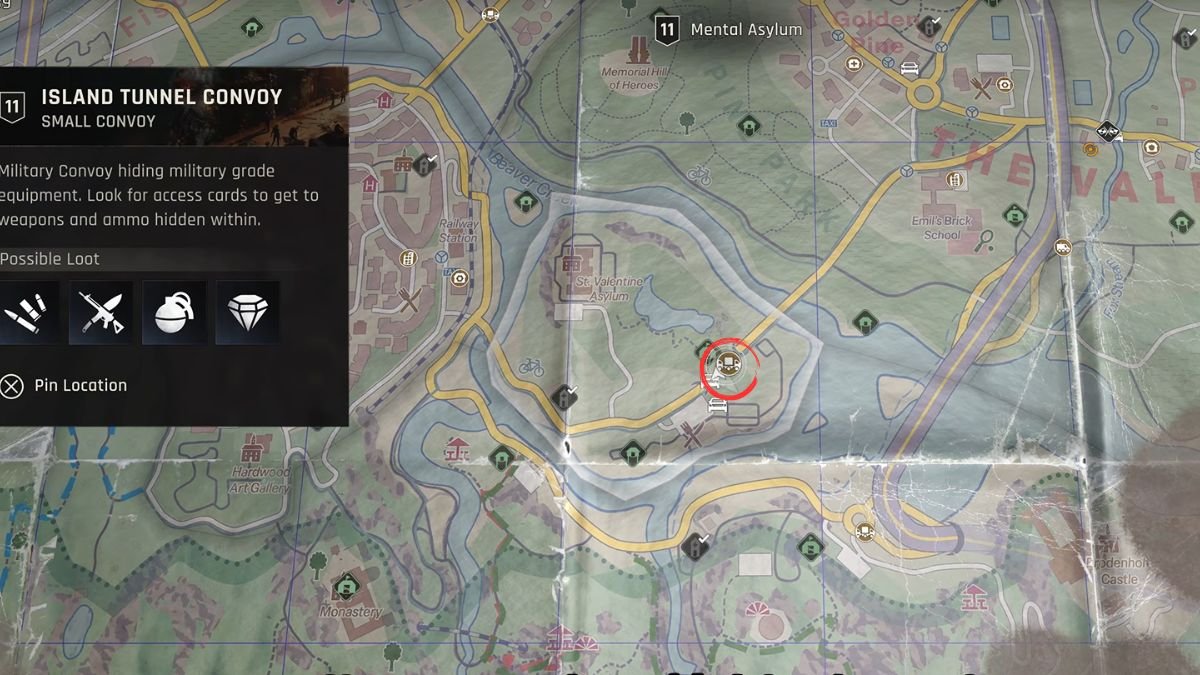
Task: Click the white car icon in Golden Pine
Action: pos(909,69)
